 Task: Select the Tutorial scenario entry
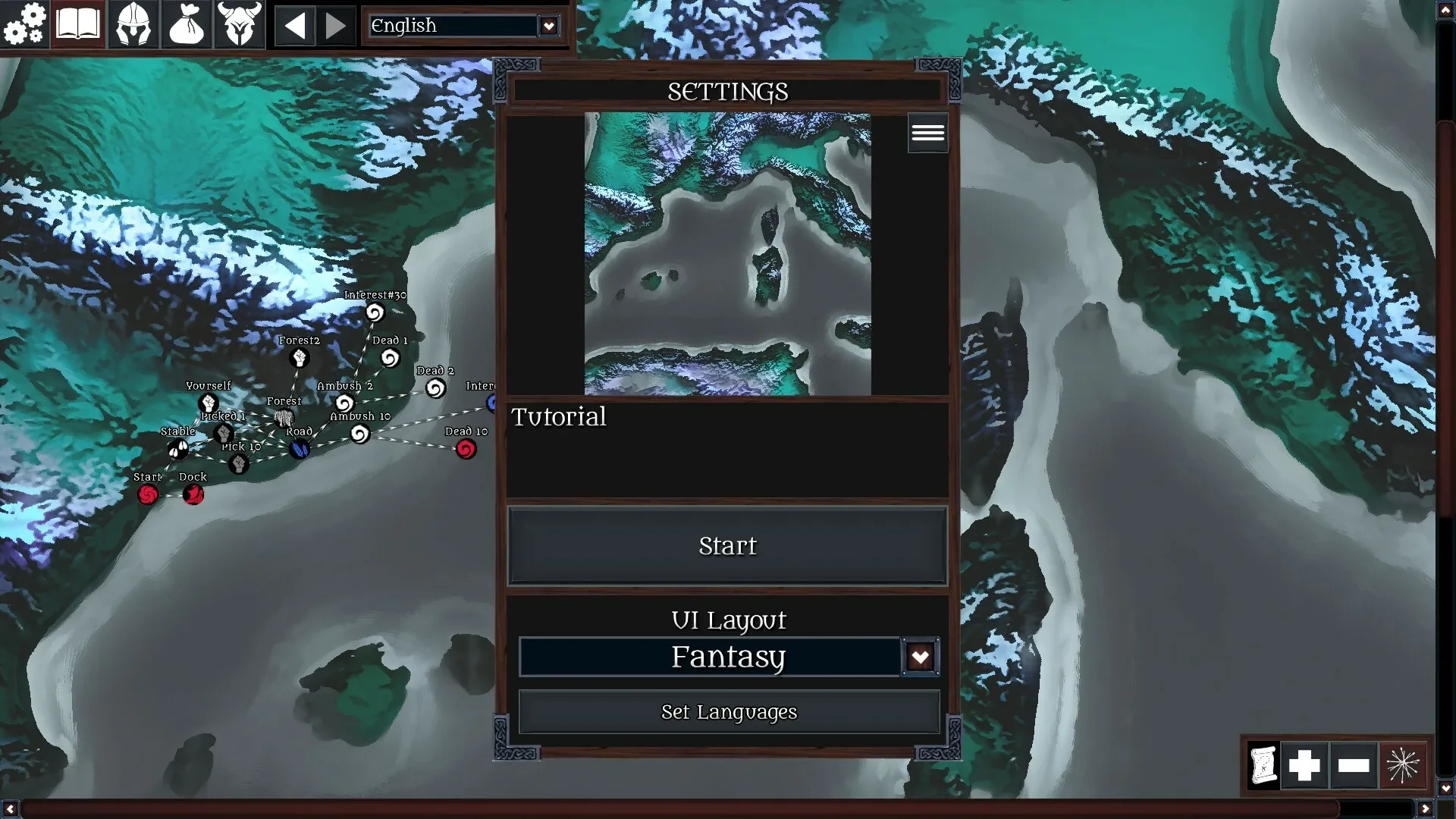[559, 416]
